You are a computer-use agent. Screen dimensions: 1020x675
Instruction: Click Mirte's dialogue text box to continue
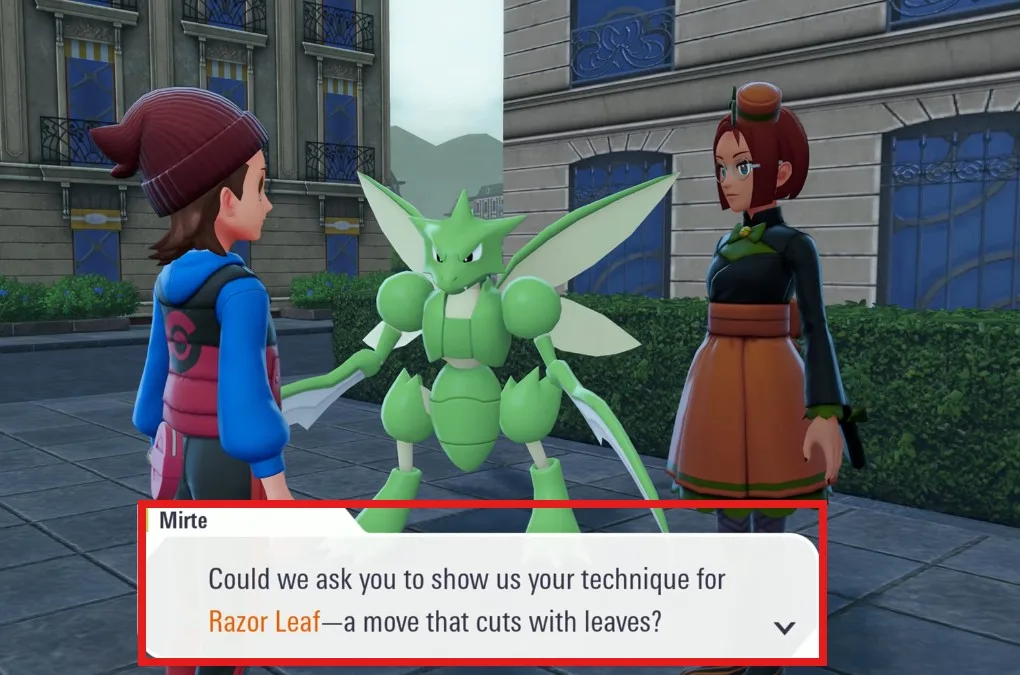(x=480, y=598)
